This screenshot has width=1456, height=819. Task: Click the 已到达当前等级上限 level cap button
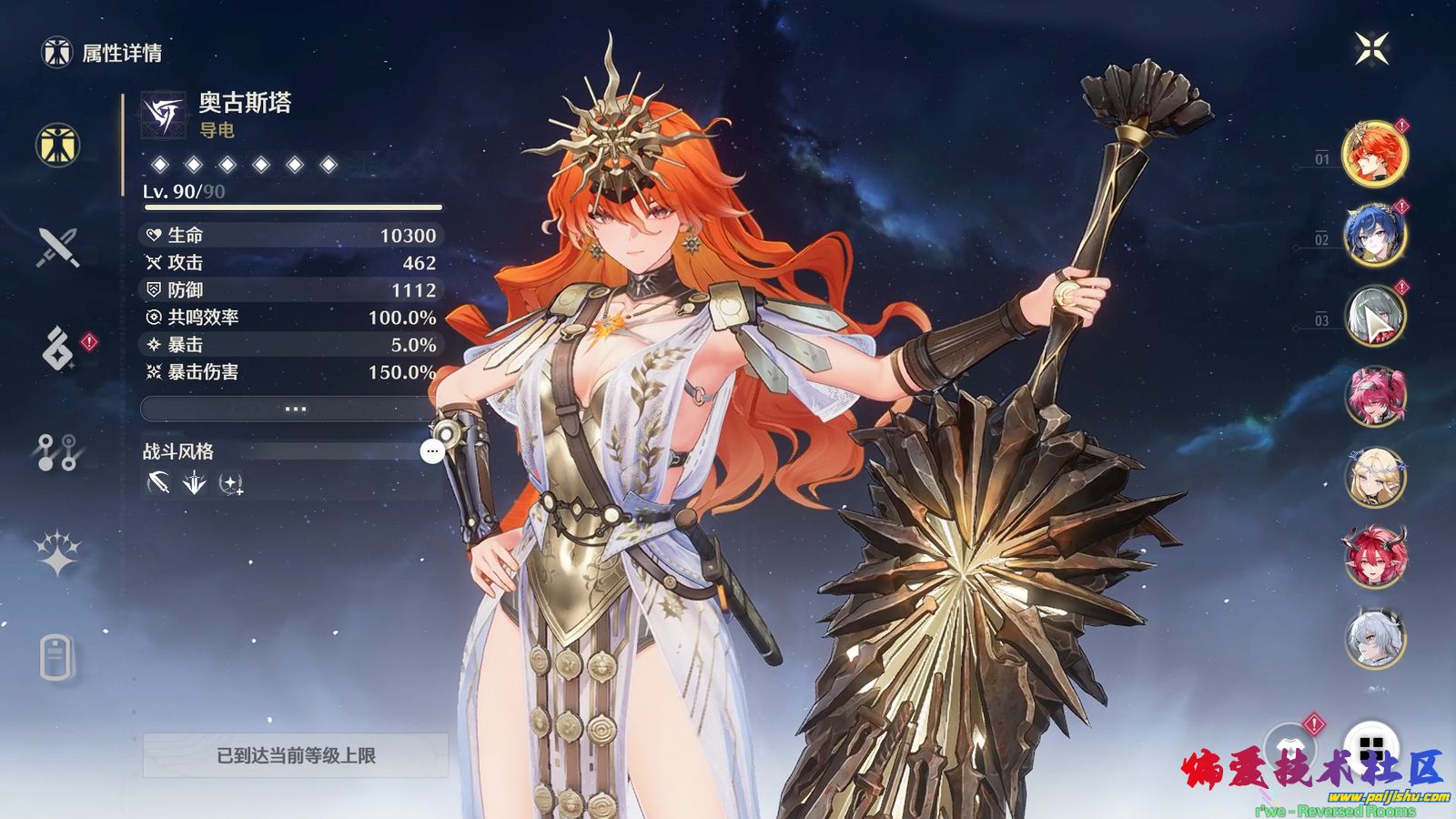tap(295, 755)
